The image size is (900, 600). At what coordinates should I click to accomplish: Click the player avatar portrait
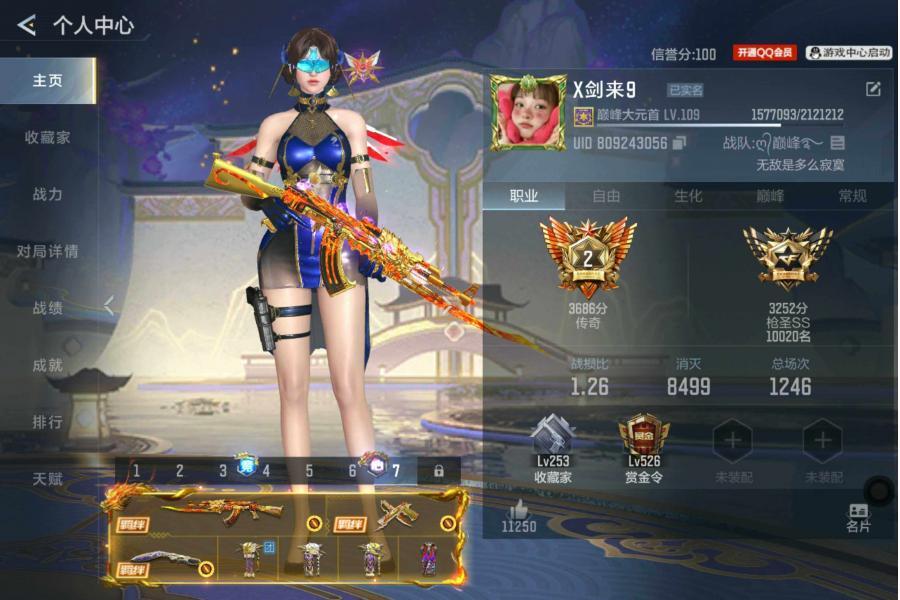pos(528,113)
